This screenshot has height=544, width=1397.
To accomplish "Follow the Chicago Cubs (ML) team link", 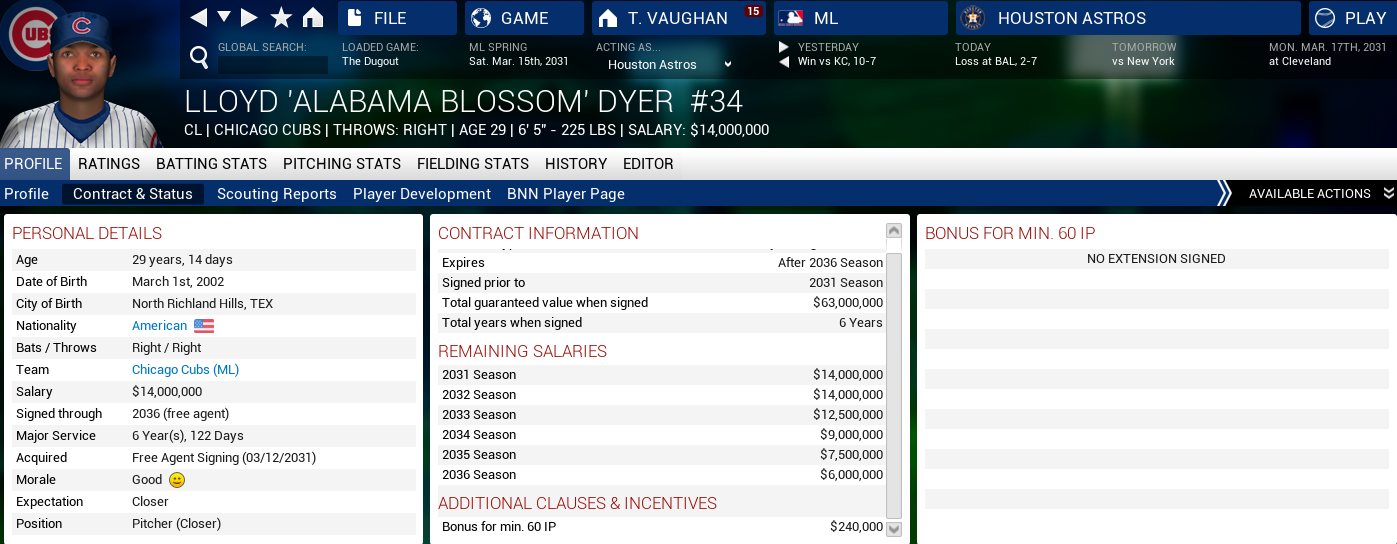I will (x=186, y=370).
